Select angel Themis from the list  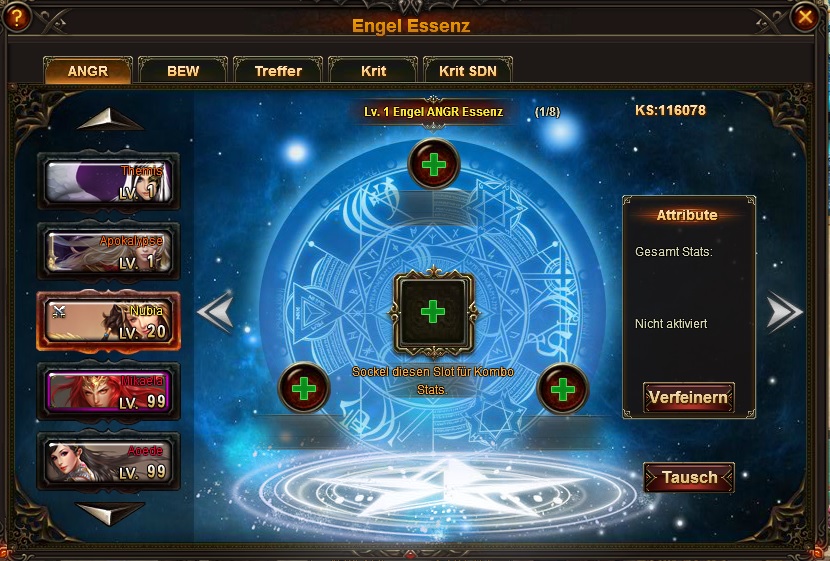click(108, 182)
